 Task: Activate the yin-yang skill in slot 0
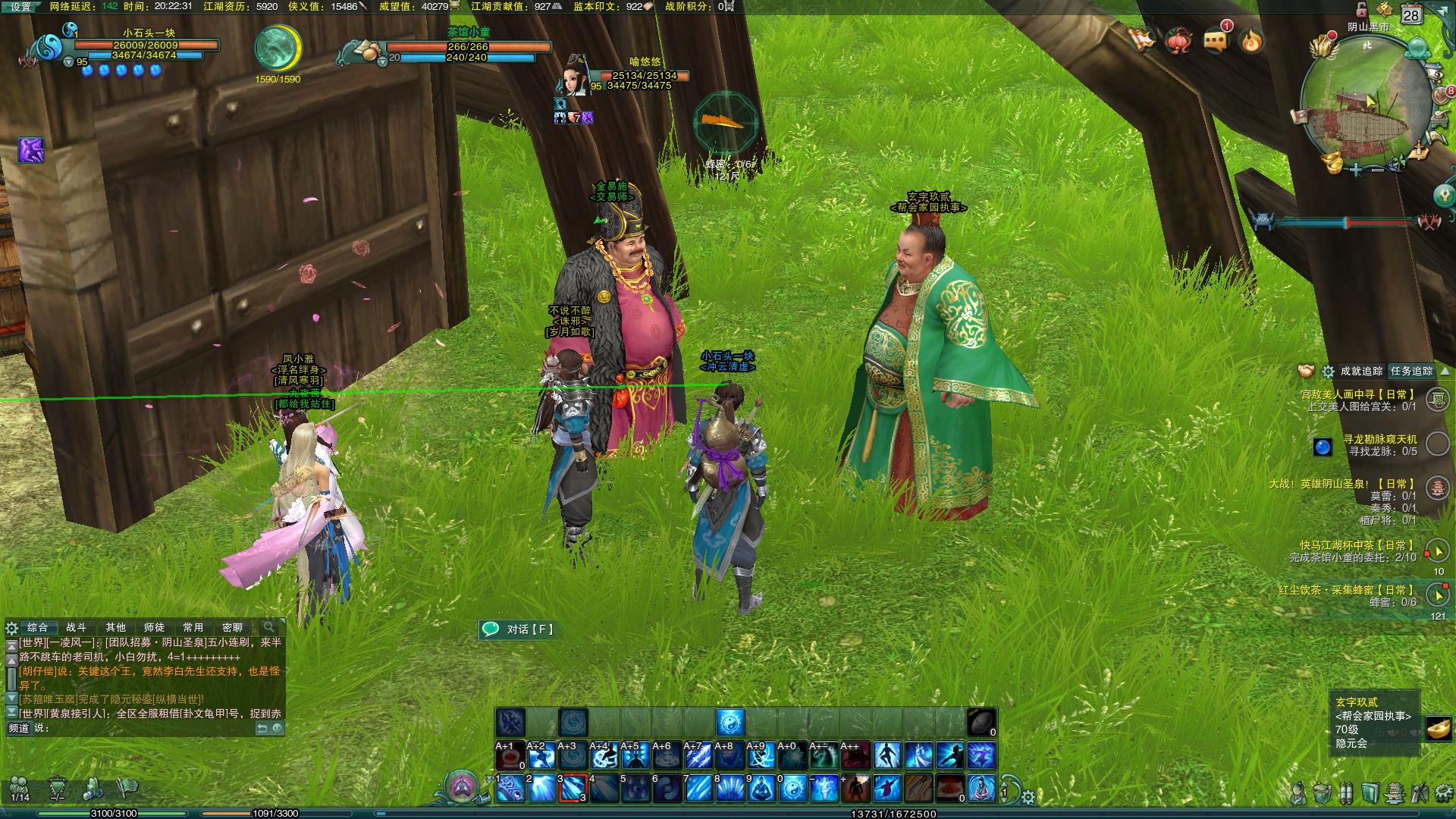[x=792, y=789]
